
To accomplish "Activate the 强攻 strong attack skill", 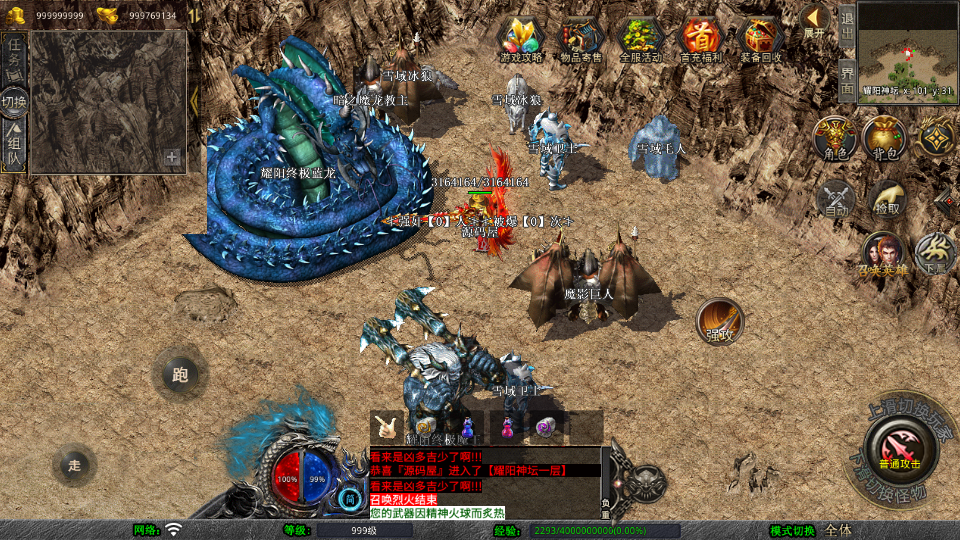I will coord(719,321).
